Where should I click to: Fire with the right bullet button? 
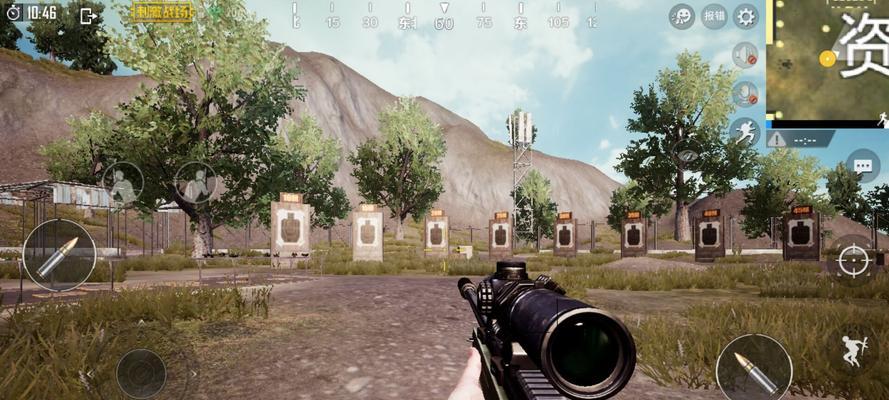coord(753,369)
